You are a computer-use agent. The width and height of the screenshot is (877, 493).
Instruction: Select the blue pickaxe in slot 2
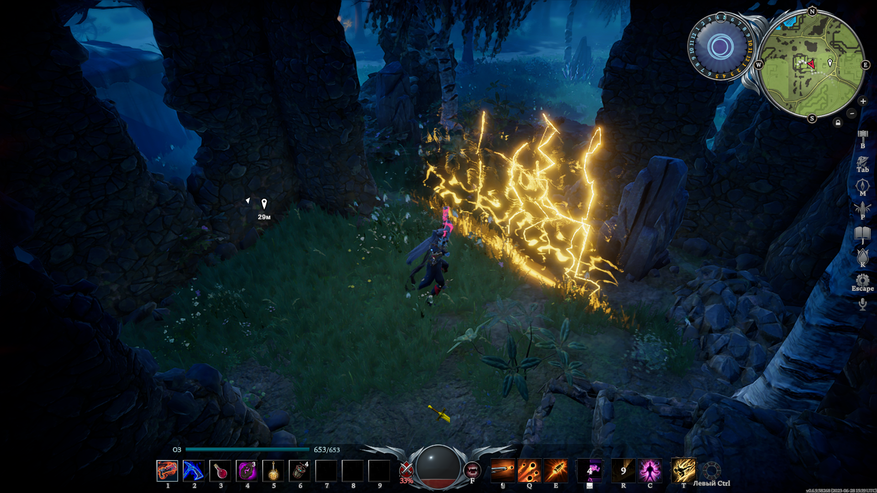pos(194,470)
